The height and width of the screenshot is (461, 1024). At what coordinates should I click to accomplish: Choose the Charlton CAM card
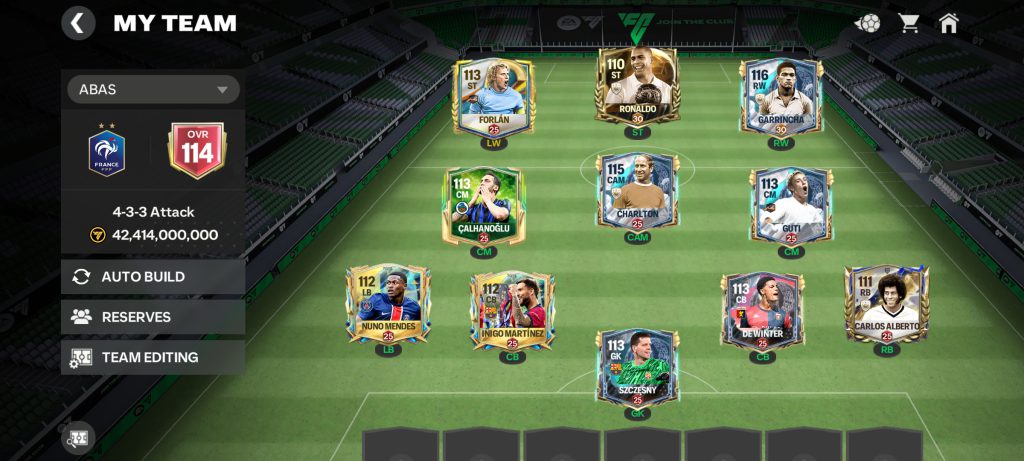pyautogui.click(x=637, y=191)
